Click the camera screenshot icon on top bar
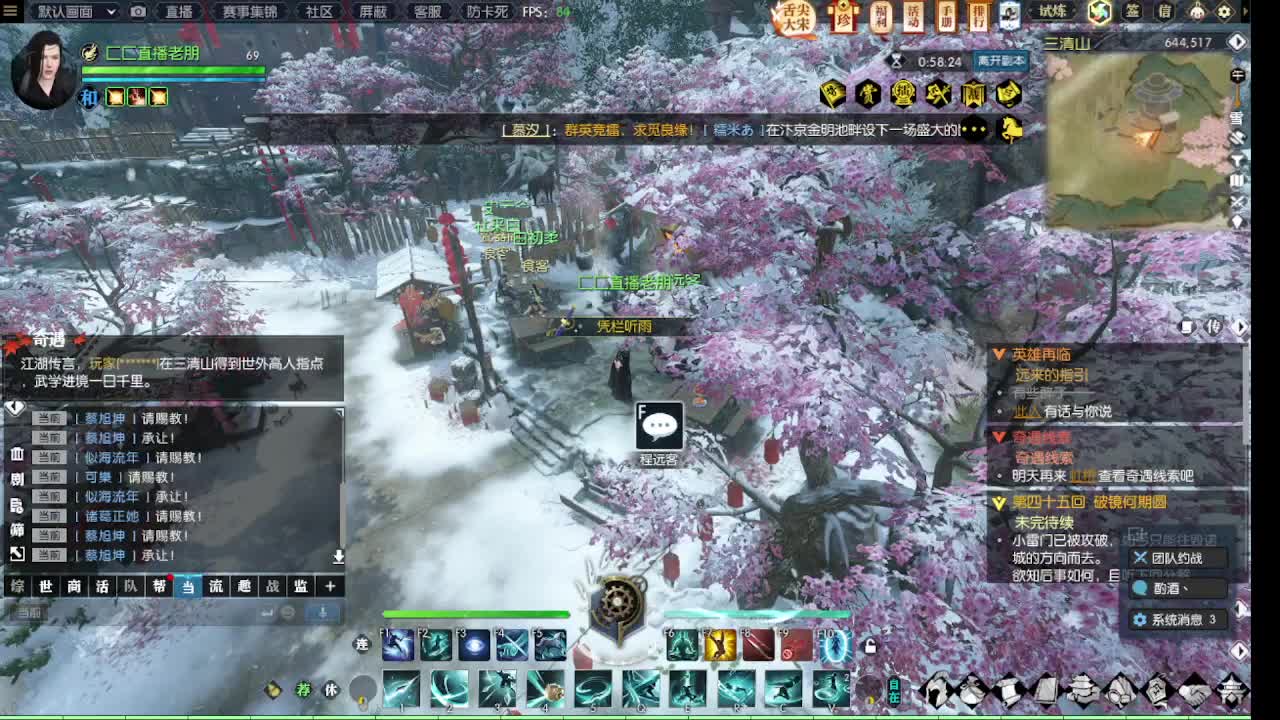 point(137,13)
